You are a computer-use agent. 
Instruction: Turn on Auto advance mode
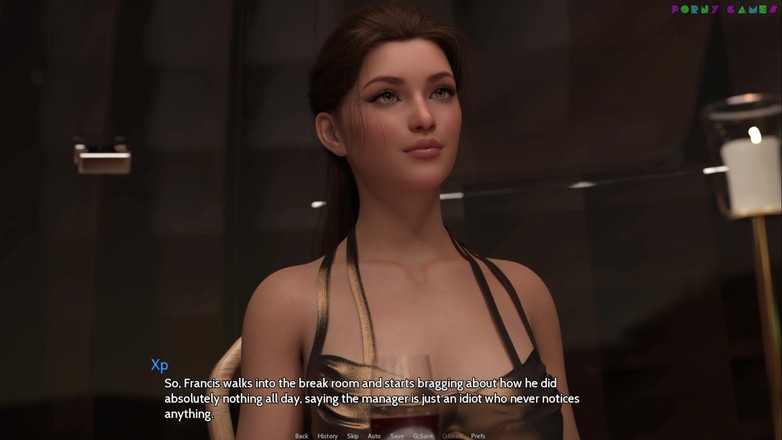click(374, 436)
